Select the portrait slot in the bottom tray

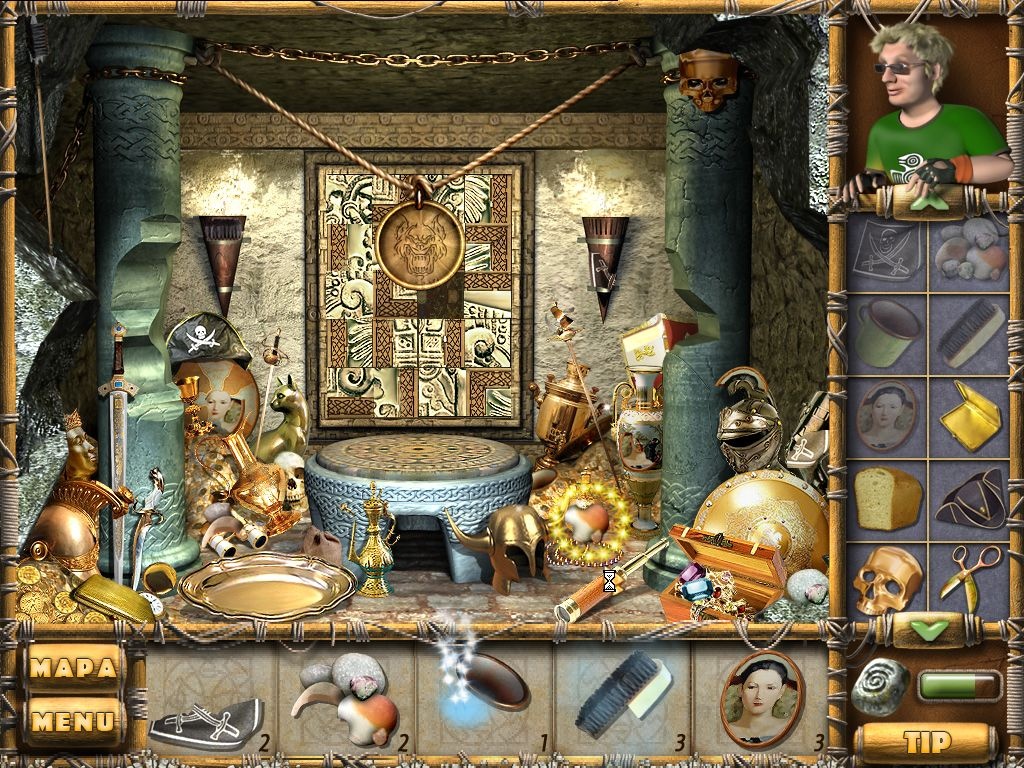pyautogui.click(x=762, y=700)
